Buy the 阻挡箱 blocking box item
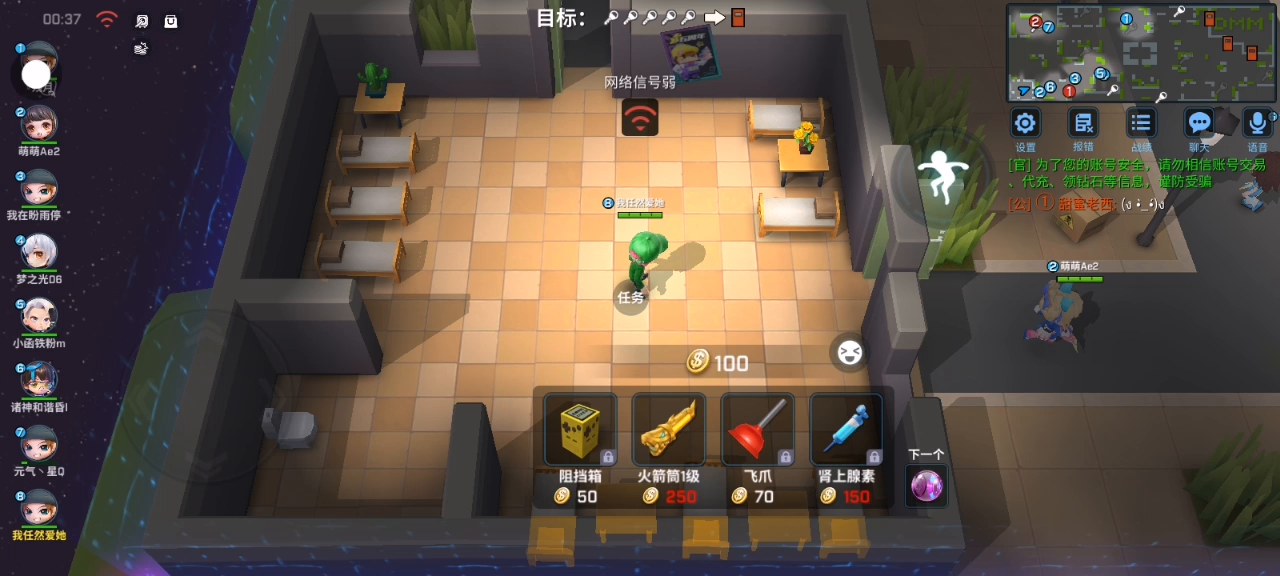 click(578, 431)
